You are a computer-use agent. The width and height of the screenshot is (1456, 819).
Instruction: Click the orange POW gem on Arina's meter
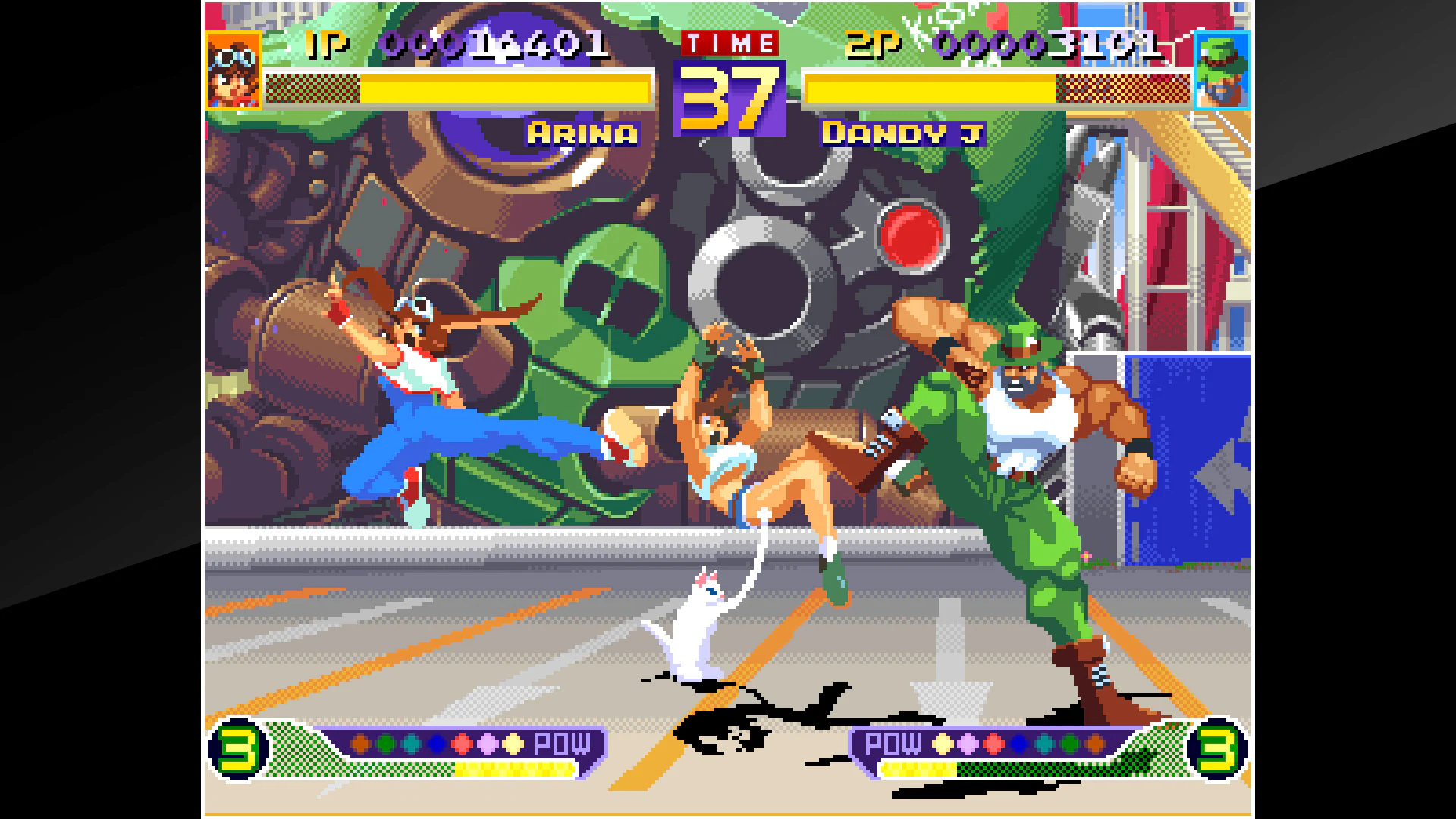pyautogui.click(x=360, y=743)
